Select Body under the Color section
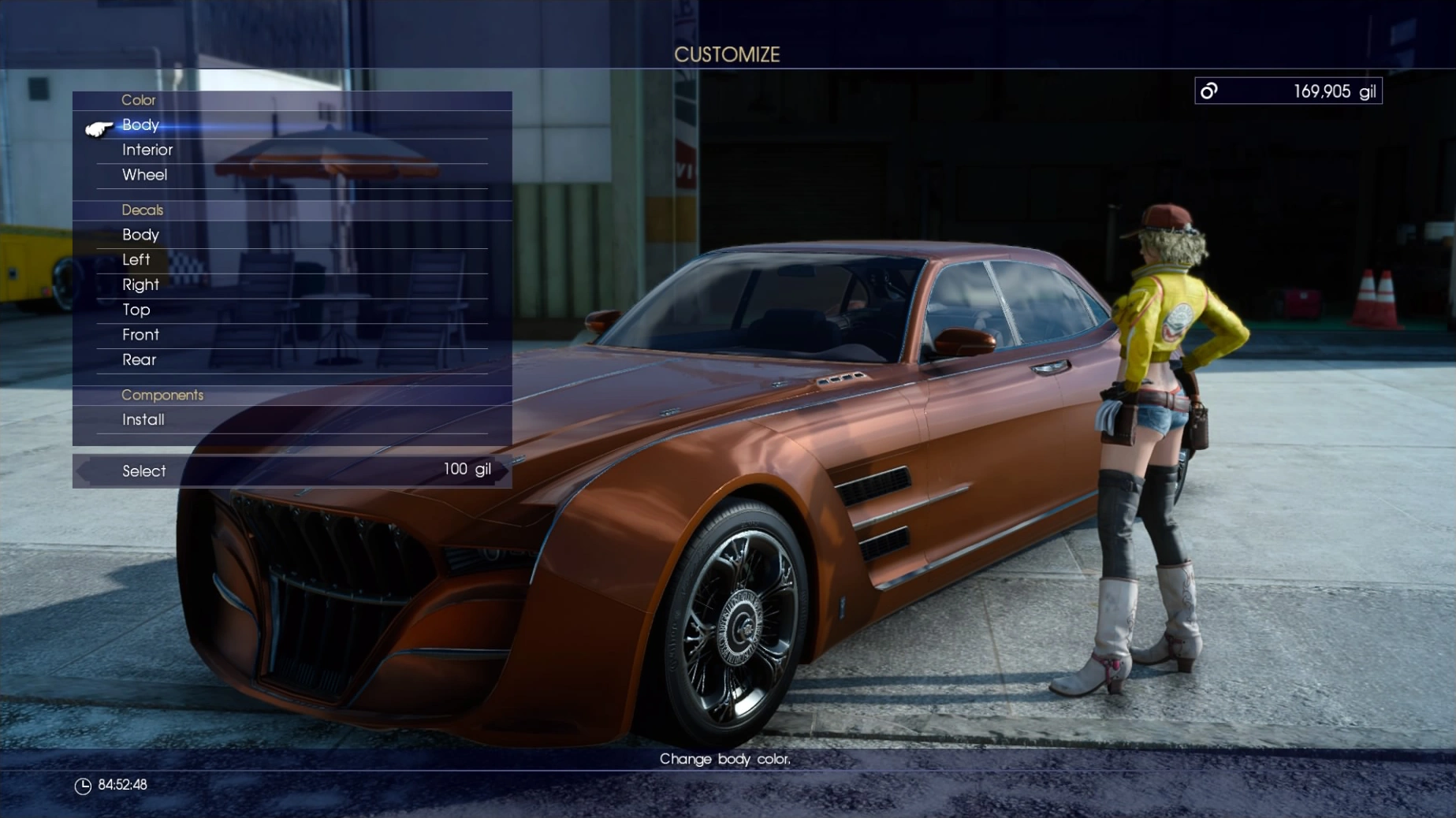1456x818 pixels. [x=140, y=125]
